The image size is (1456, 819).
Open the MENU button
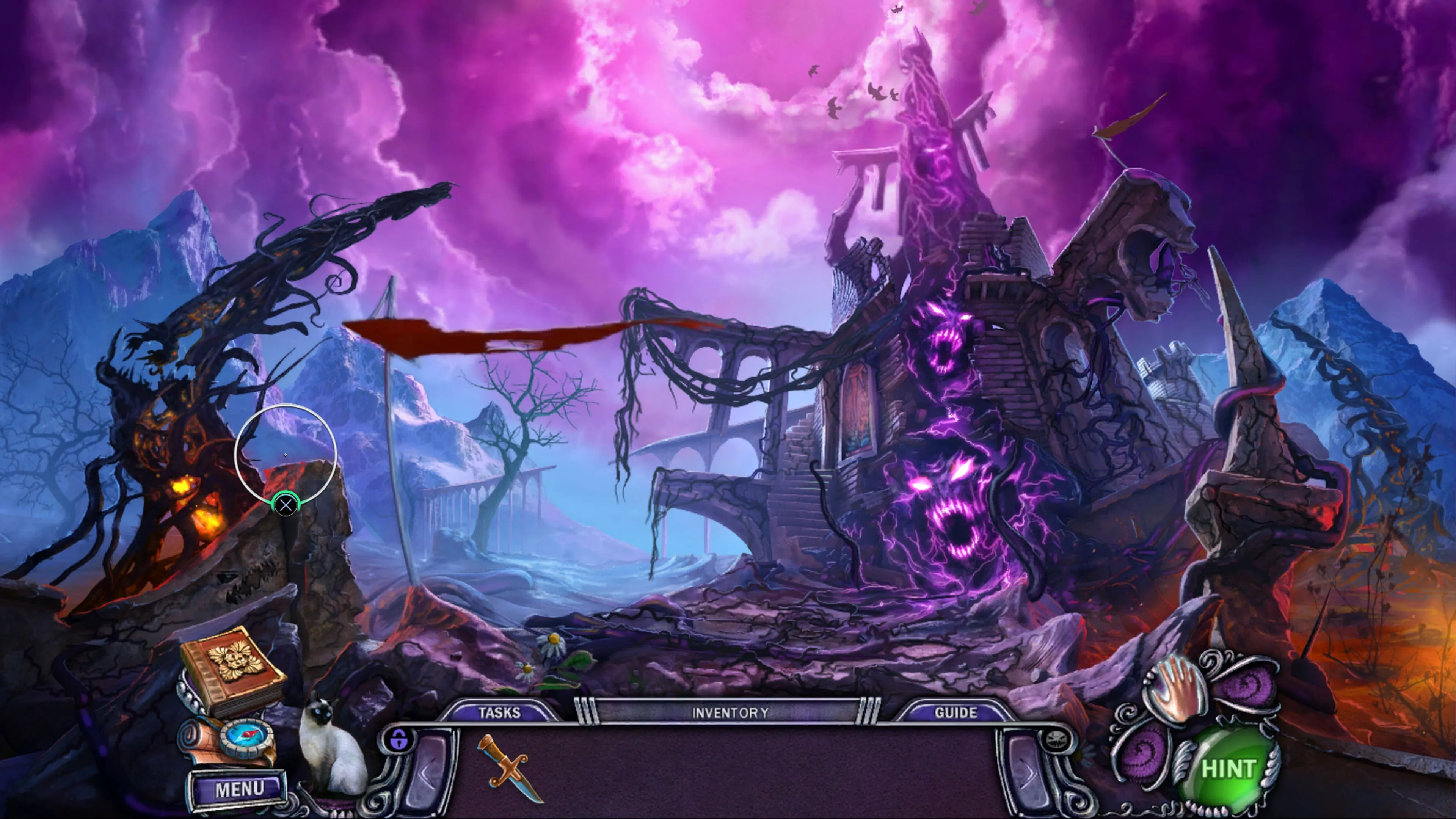pos(238,789)
